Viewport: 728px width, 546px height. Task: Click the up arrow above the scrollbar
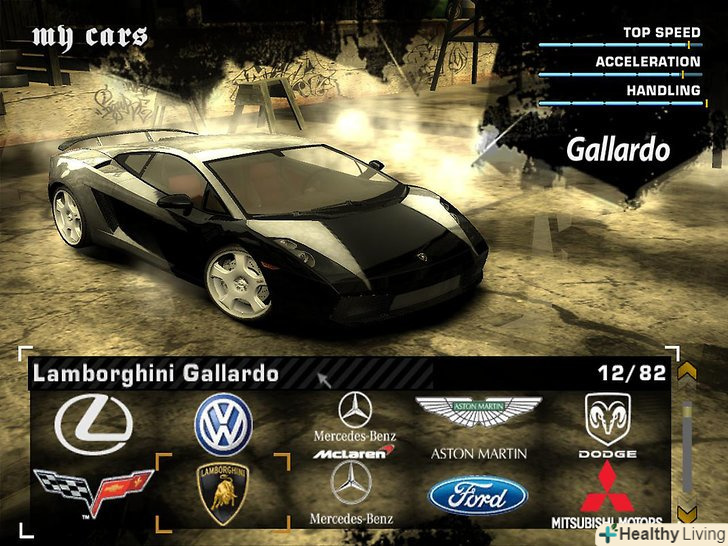pos(686,372)
